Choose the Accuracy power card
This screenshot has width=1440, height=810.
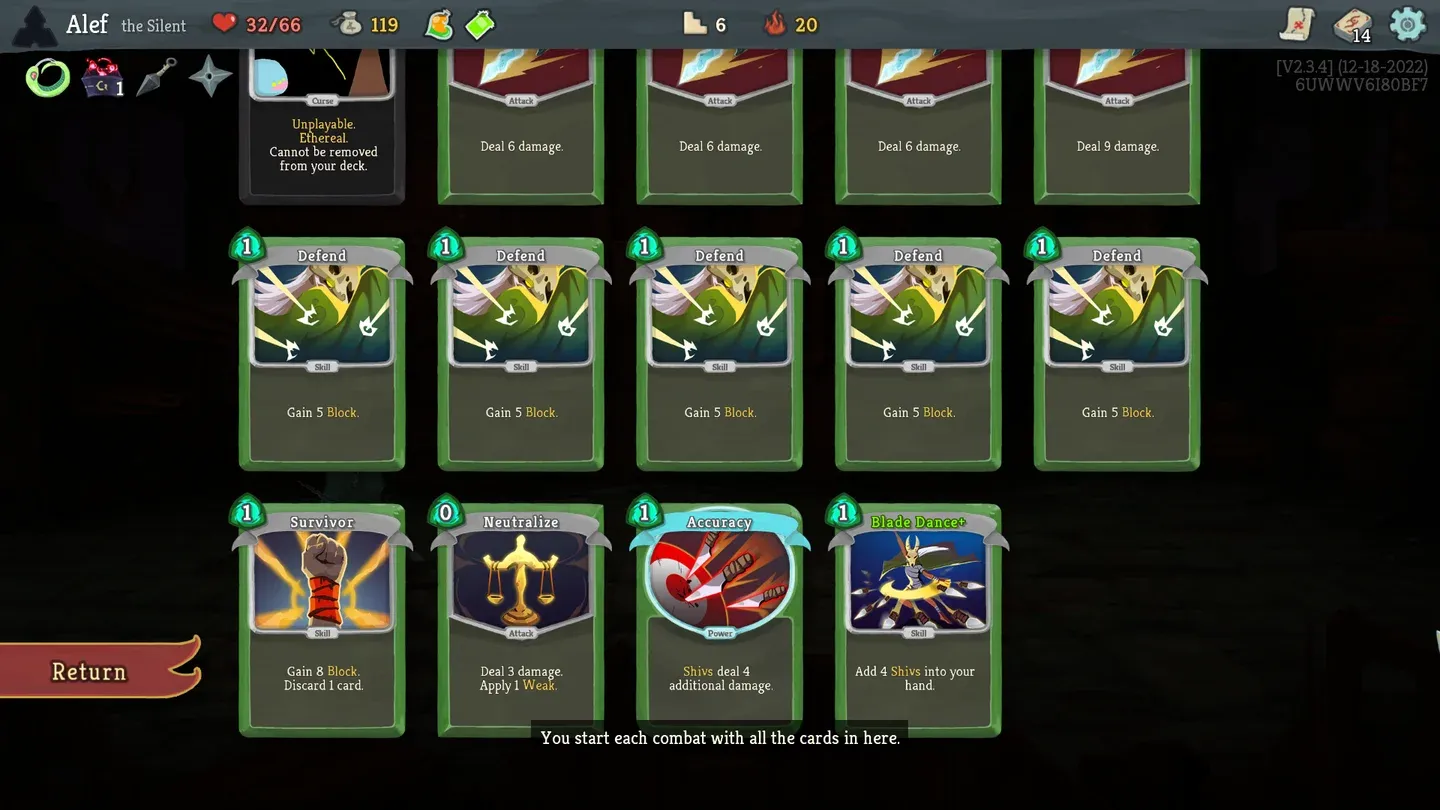click(x=719, y=620)
